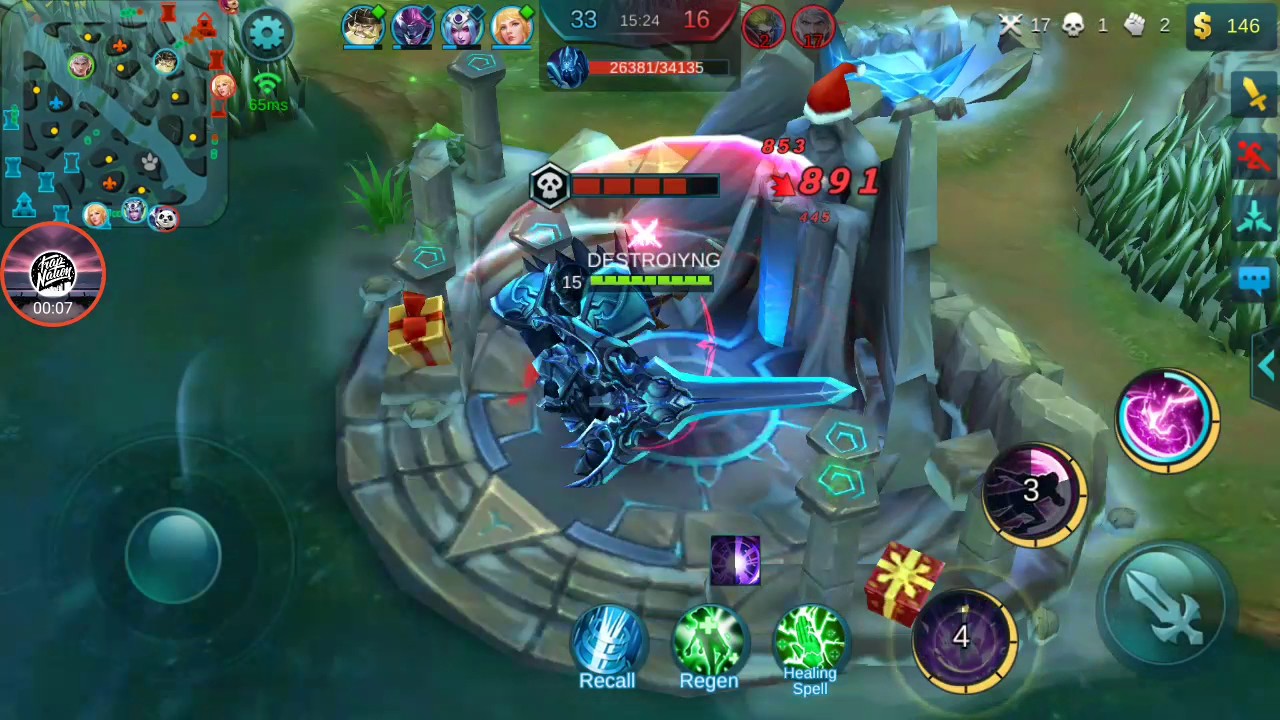Select the blonde teammate hero portrait
1280x720 pixels.
pos(512,26)
